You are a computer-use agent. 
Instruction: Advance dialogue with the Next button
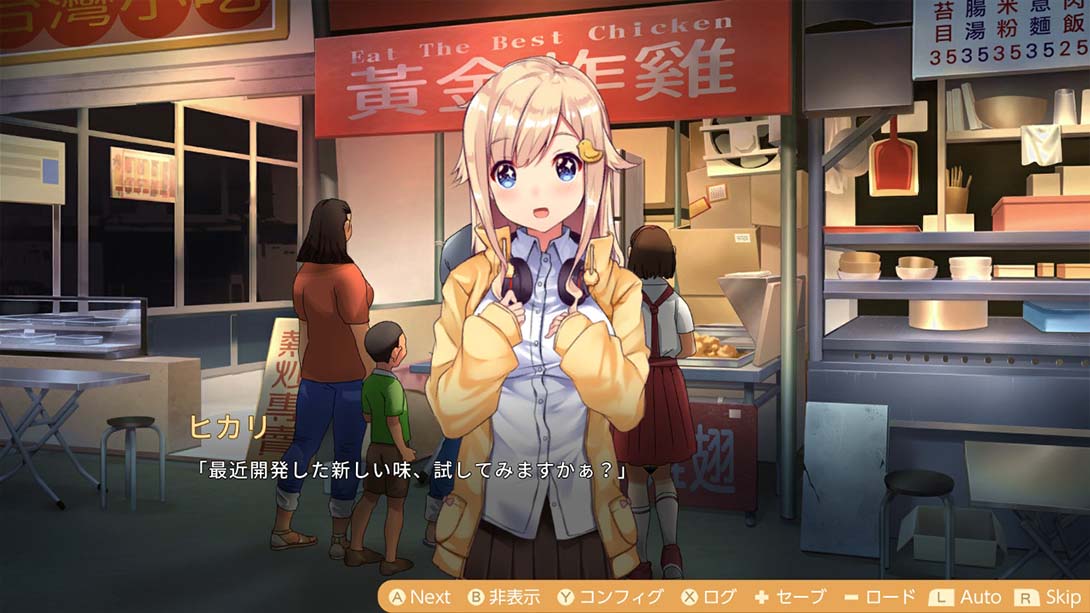tap(420, 597)
